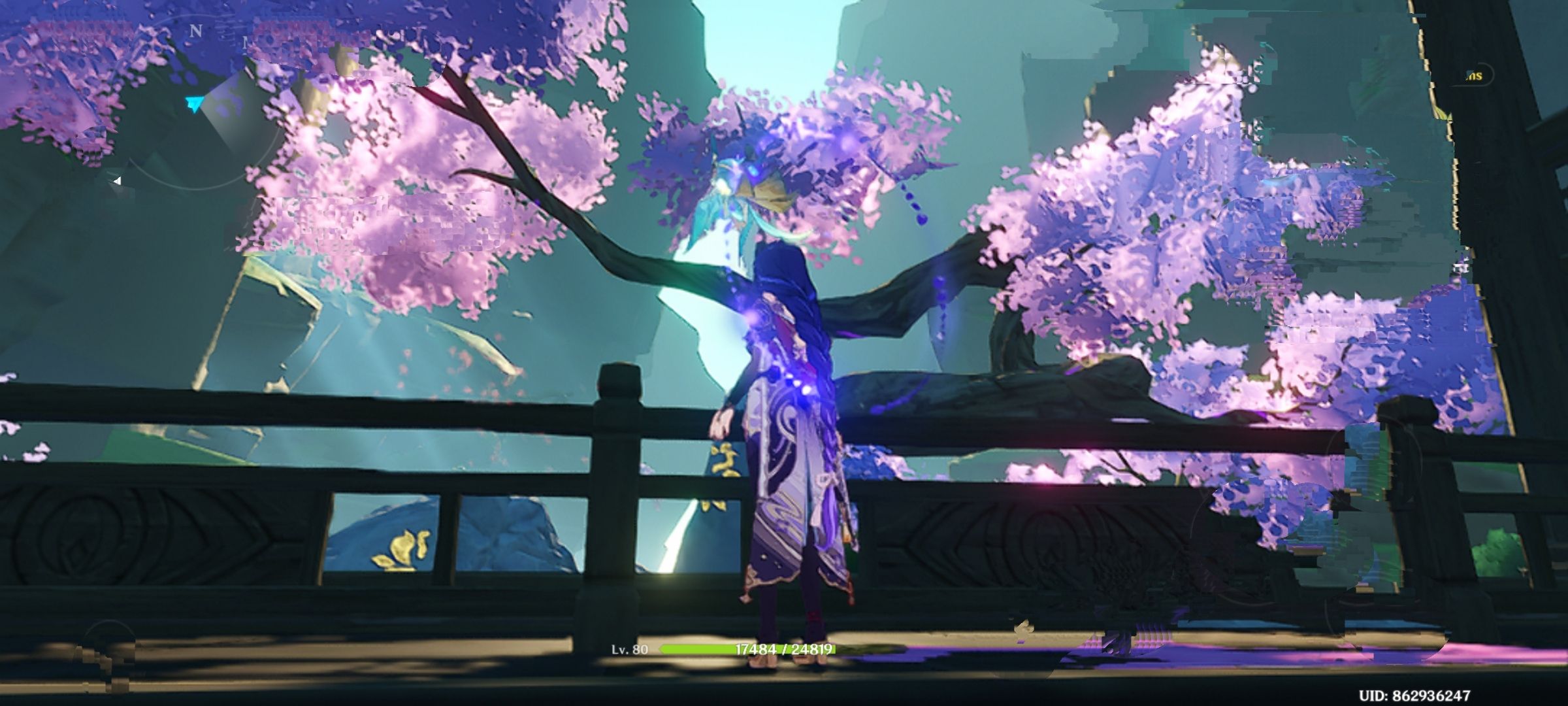Click the curved counter outline near the top-right edge
Screen dimensions: 1568x706
[x=1490, y=75]
